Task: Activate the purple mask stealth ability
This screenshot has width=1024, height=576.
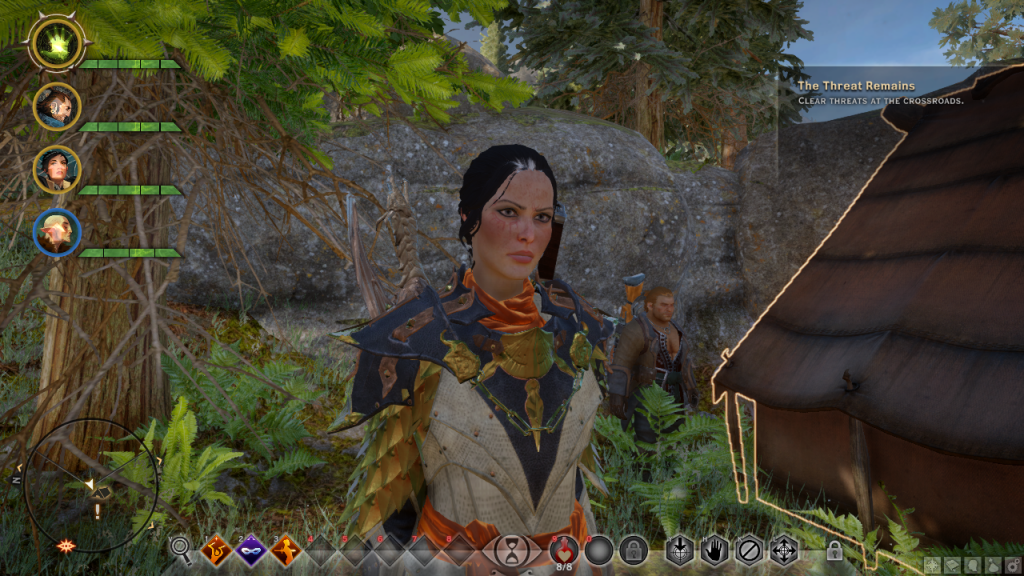Action: [x=250, y=549]
